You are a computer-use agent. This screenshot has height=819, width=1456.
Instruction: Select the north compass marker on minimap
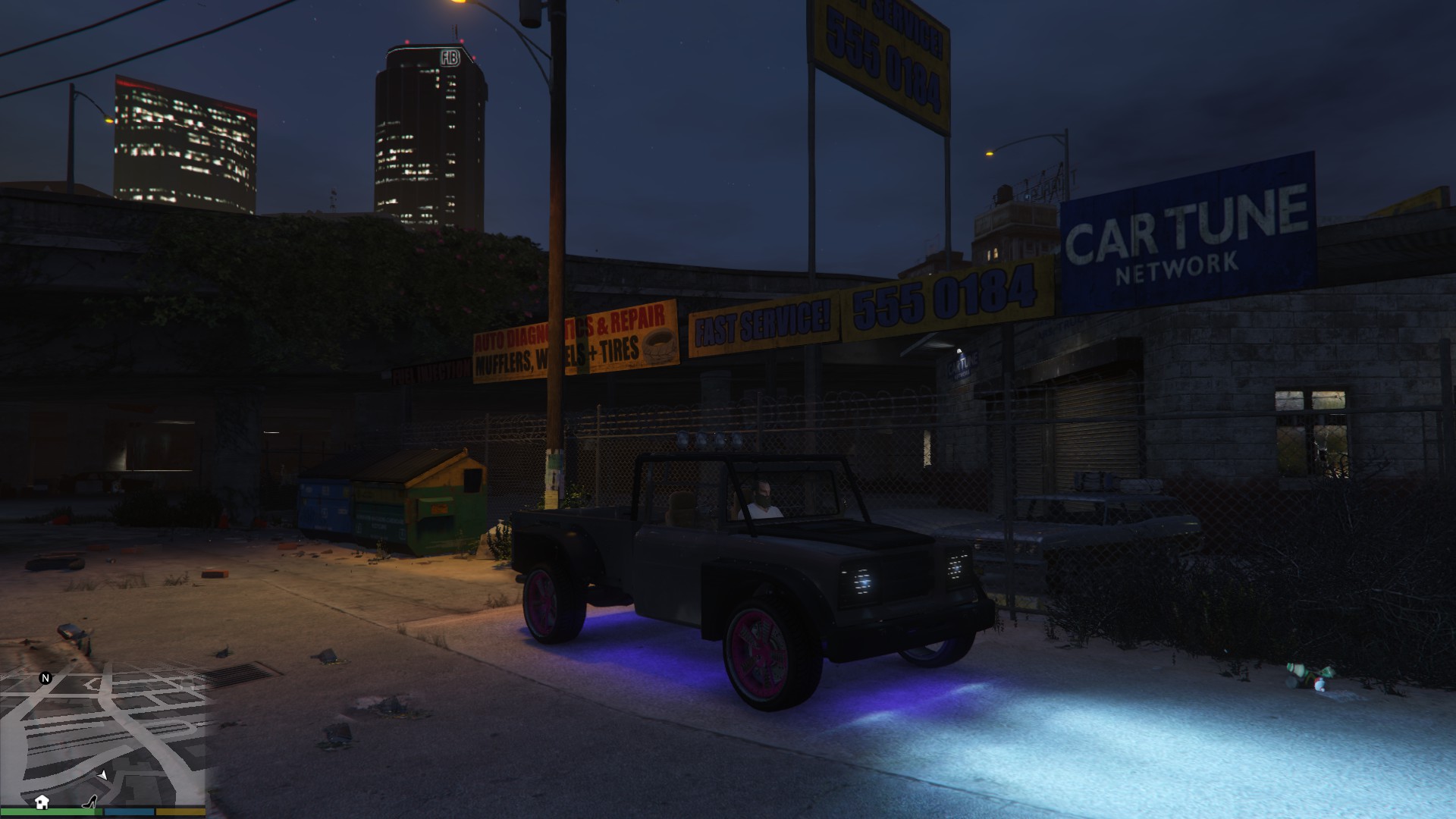coord(45,678)
